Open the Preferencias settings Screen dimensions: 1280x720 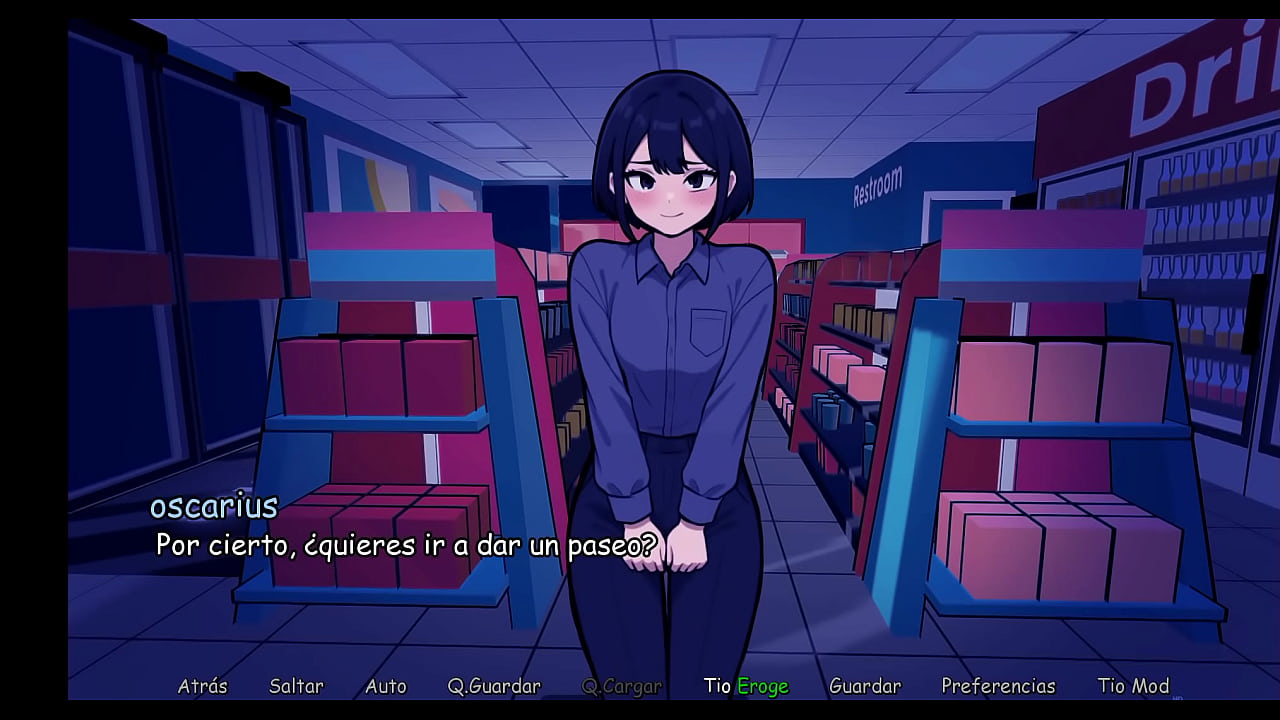click(998, 686)
